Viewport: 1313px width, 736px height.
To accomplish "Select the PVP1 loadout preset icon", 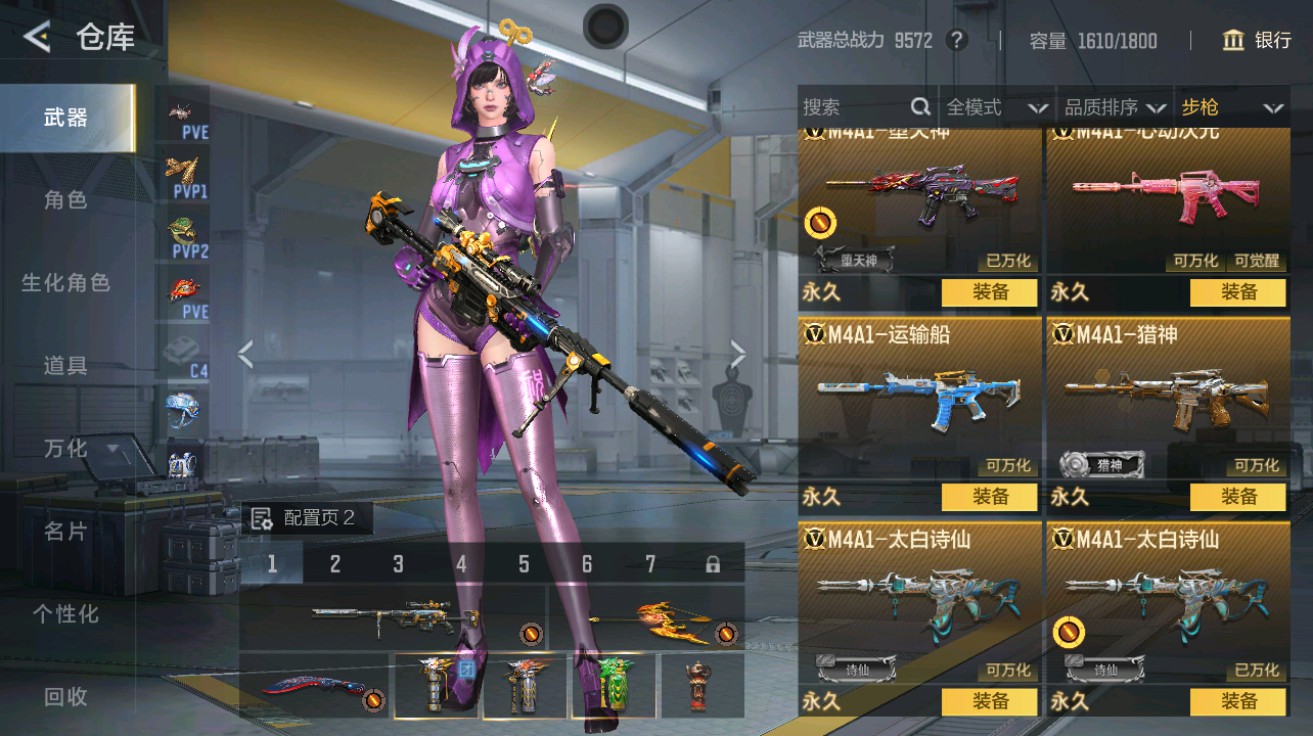I will 187,178.
